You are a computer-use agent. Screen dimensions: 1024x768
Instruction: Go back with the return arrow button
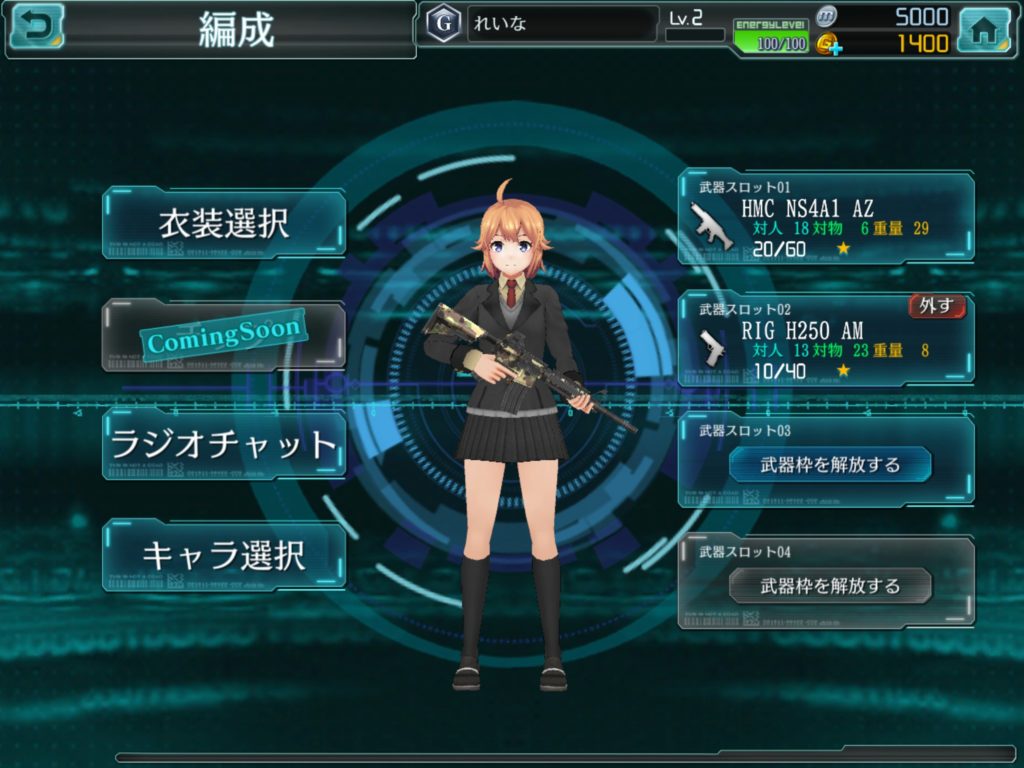[35, 27]
